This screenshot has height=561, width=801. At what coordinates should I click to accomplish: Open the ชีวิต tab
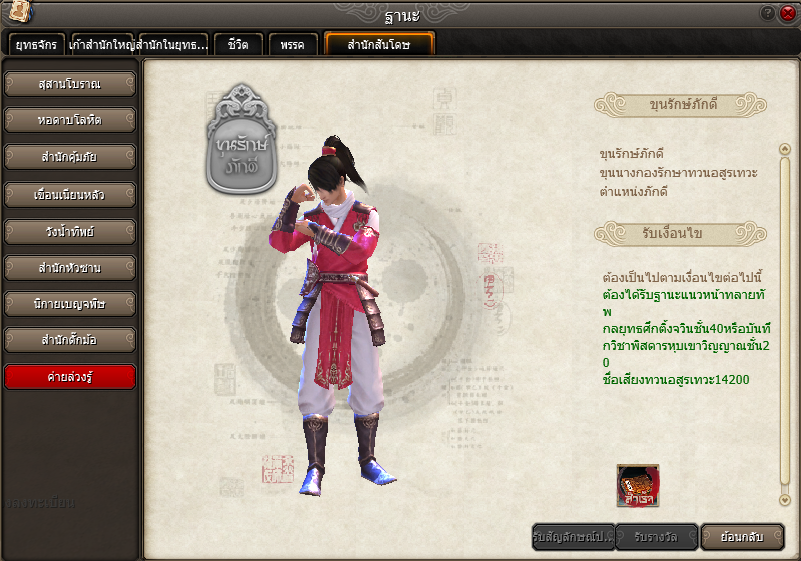coord(238,45)
